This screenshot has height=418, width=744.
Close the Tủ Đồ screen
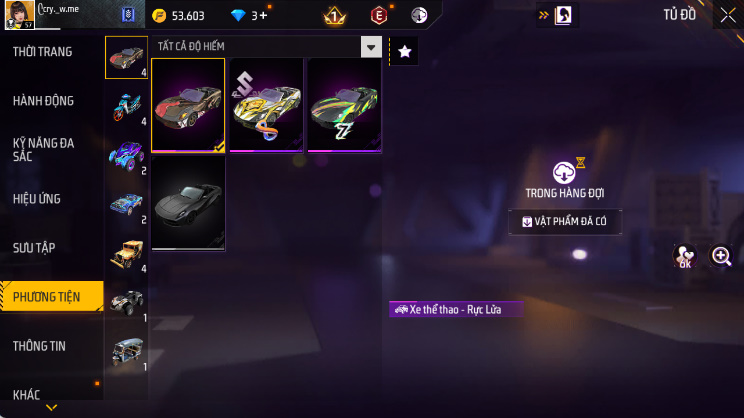727,15
